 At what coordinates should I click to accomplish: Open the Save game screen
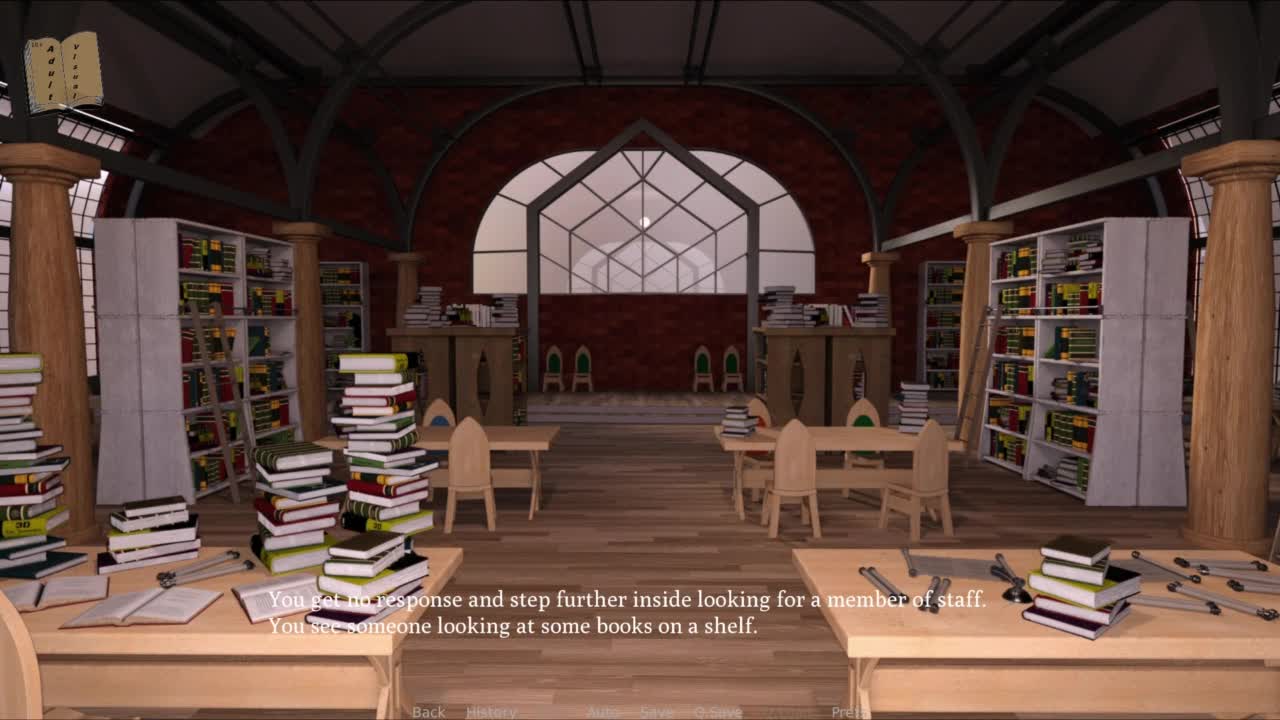click(657, 712)
